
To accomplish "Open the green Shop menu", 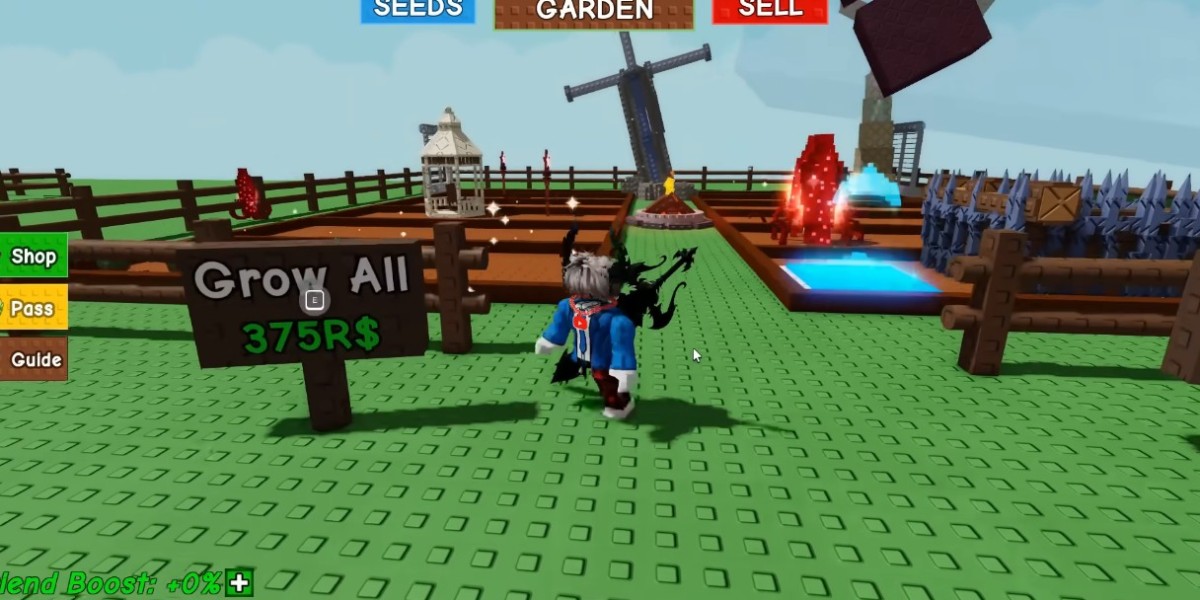I will pyautogui.click(x=33, y=257).
